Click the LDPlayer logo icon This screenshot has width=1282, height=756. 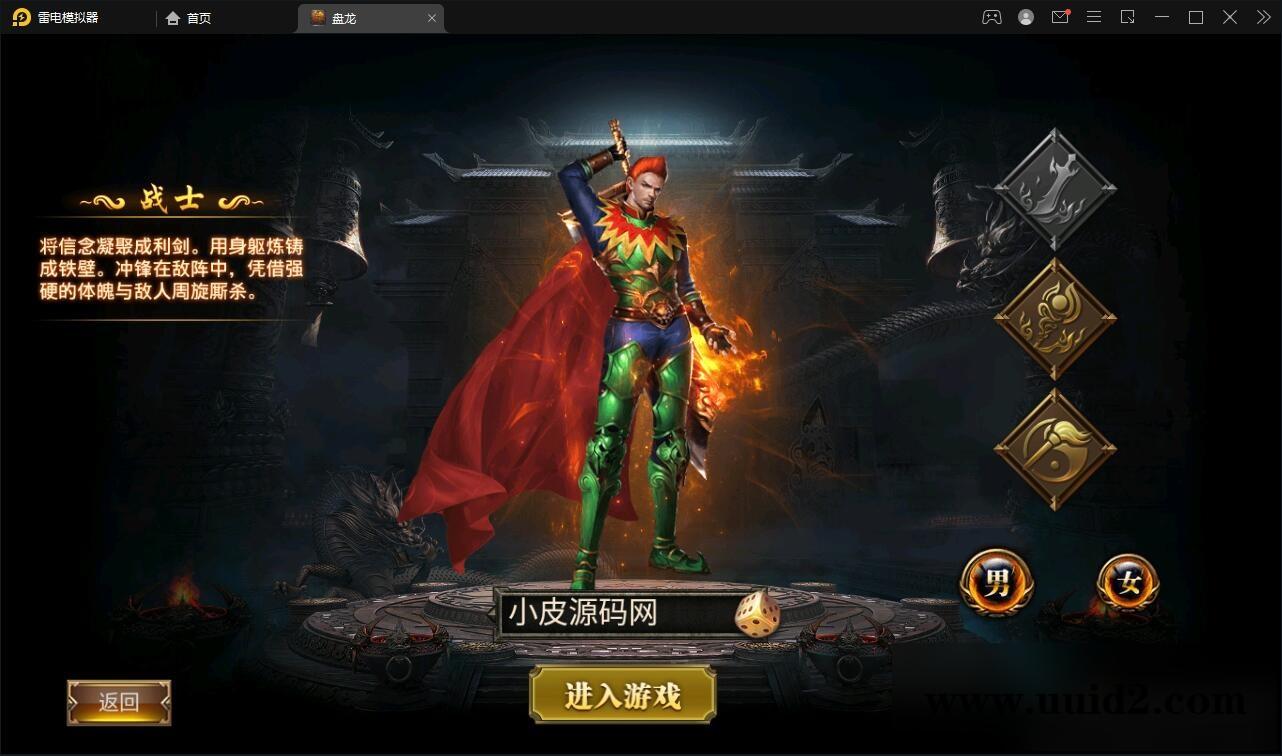[22, 17]
